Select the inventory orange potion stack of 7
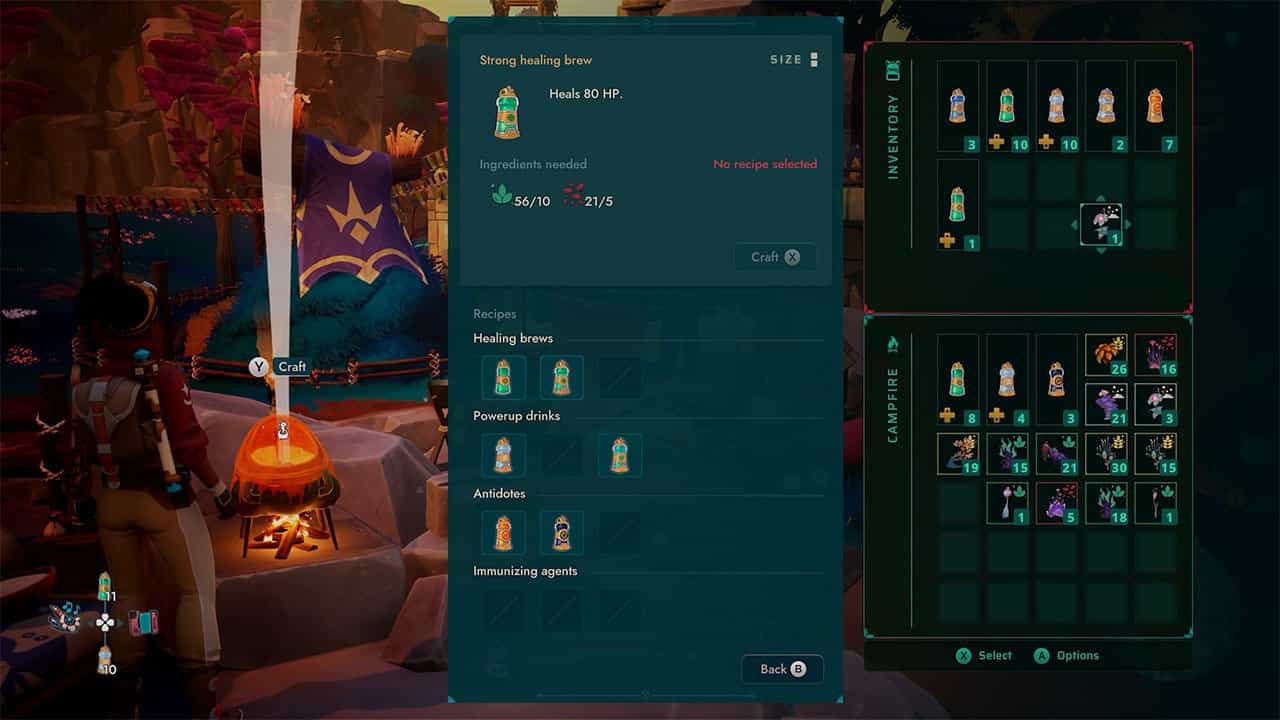Viewport: 1280px width, 720px height. [x=1155, y=106]
